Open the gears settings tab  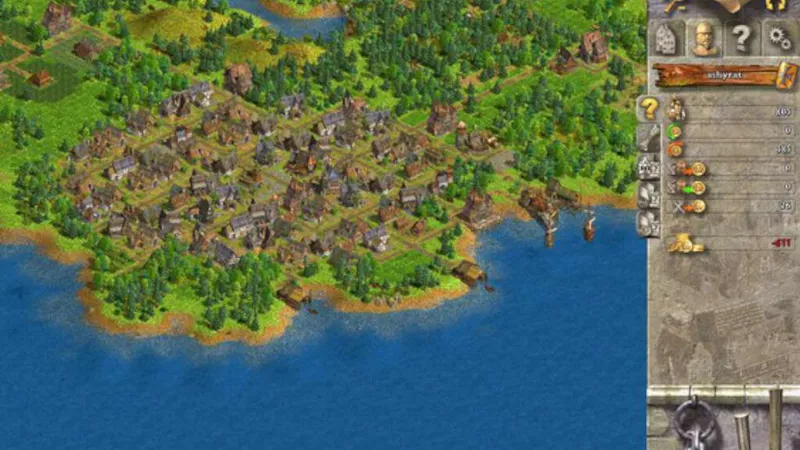(x=778, y=39)
